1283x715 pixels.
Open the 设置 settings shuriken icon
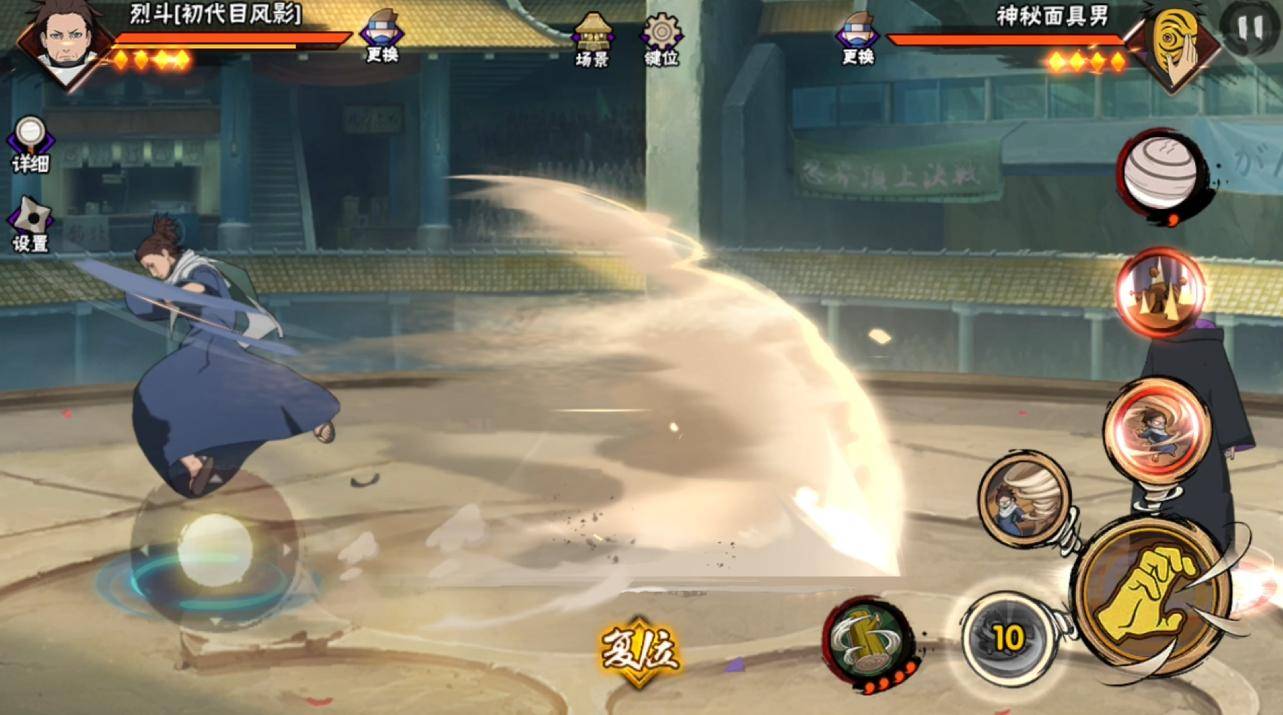point(30,225)
